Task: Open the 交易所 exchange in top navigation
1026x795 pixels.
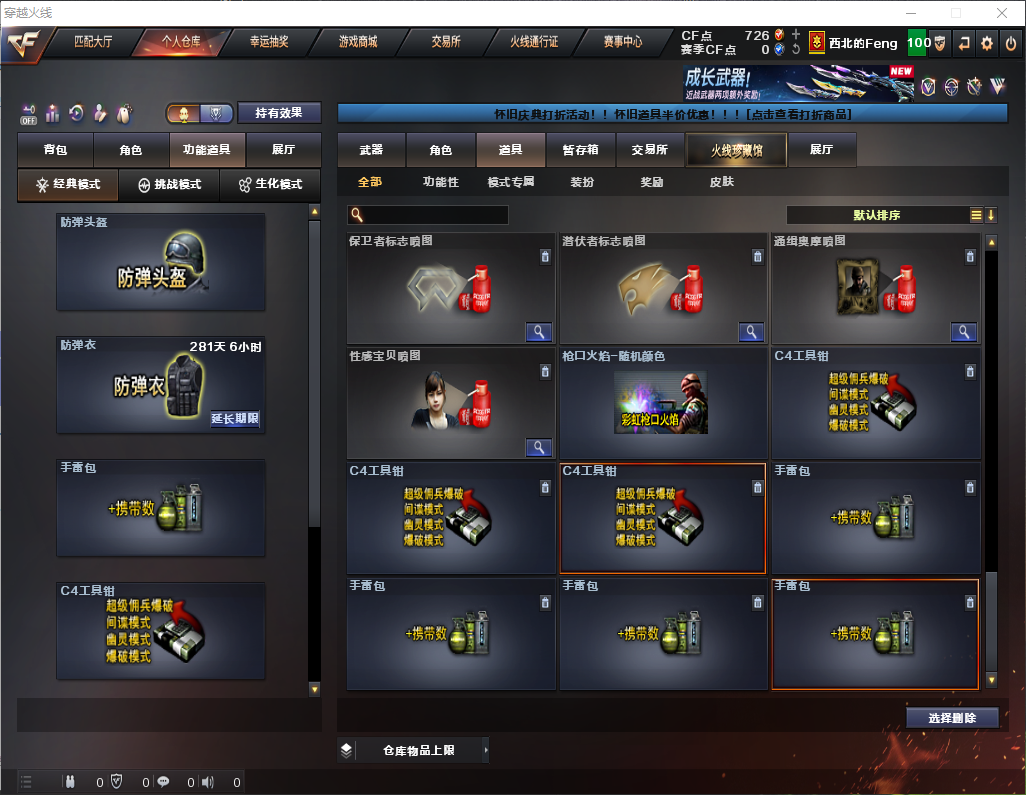Action: click(x=446, y=42)
